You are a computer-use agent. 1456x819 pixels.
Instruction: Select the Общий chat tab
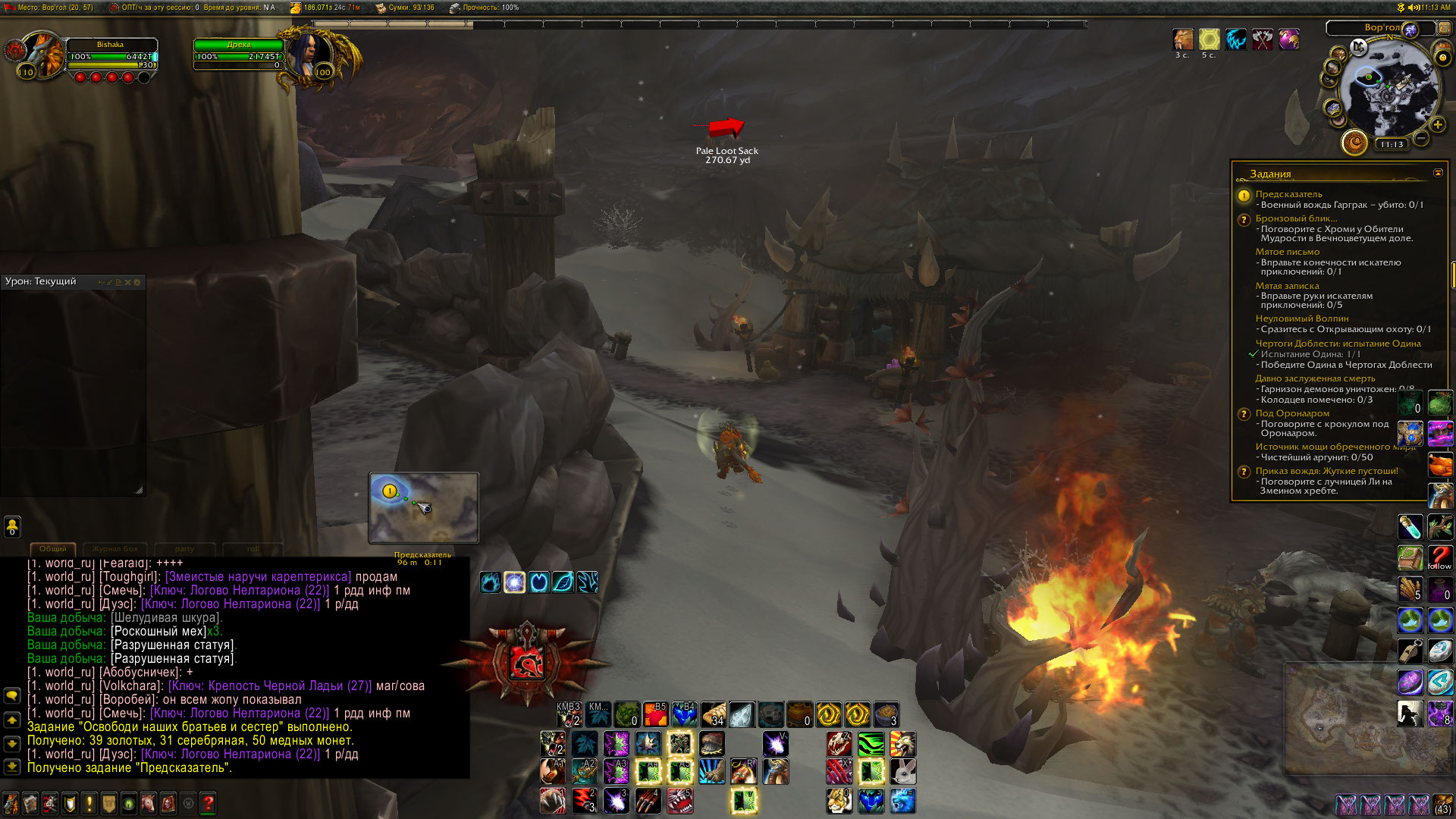tap(52, 548)
